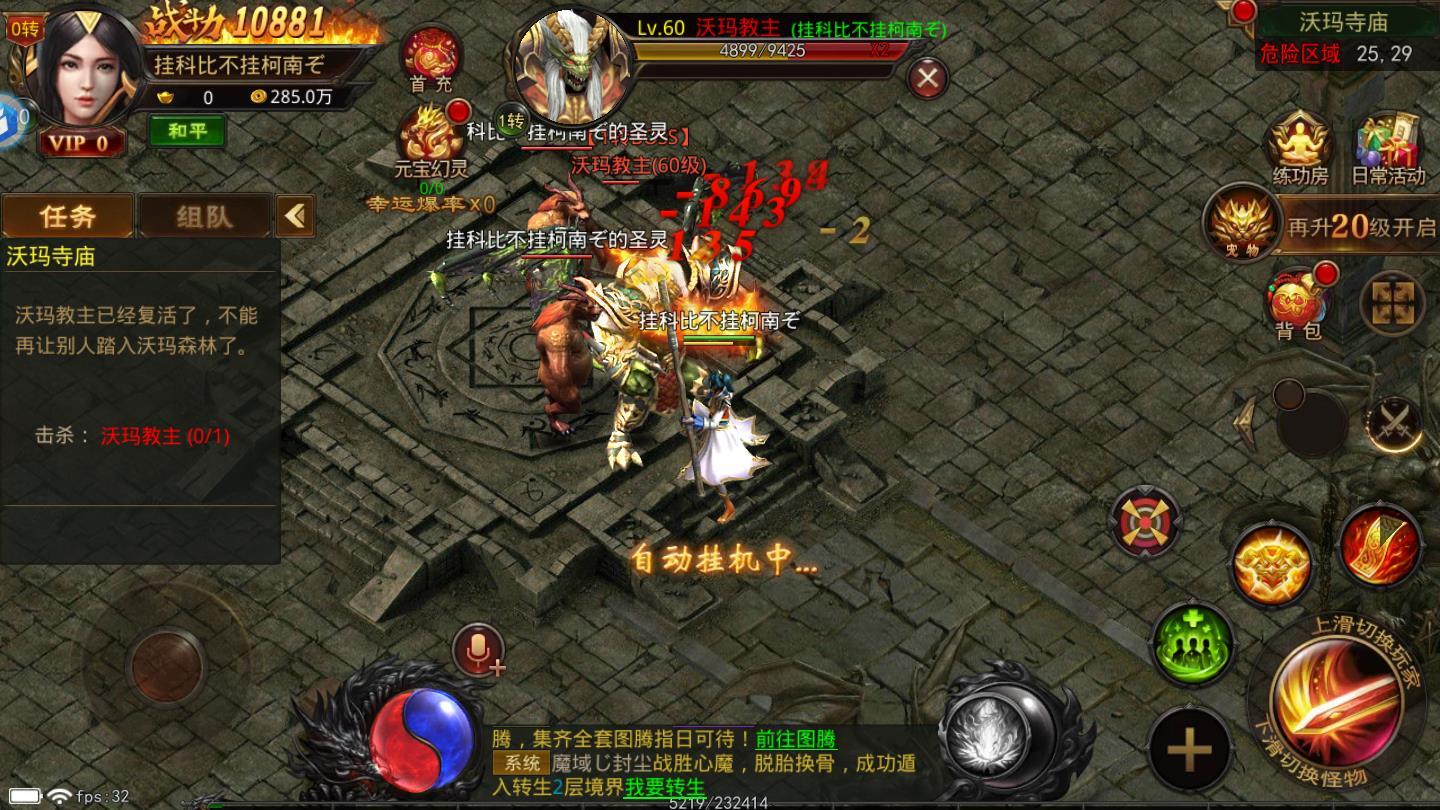The height and width of the screenshot is (810, 1440).
Task: Open the 元宝幻灵 dragon icon
Action: pyautogui.click(x=431, y=137)
